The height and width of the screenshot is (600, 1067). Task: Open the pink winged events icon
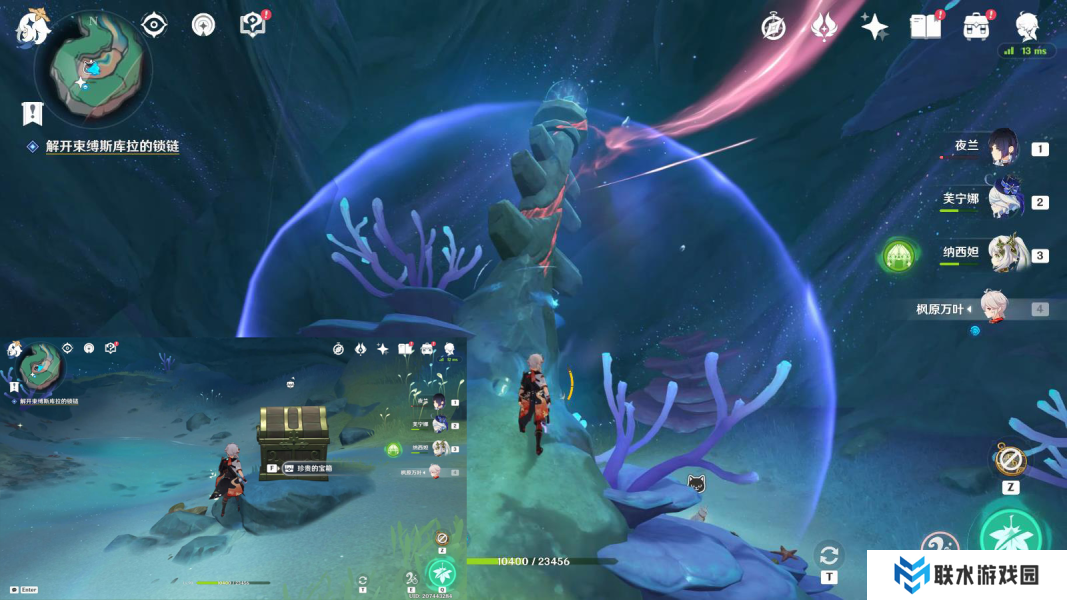824,27
